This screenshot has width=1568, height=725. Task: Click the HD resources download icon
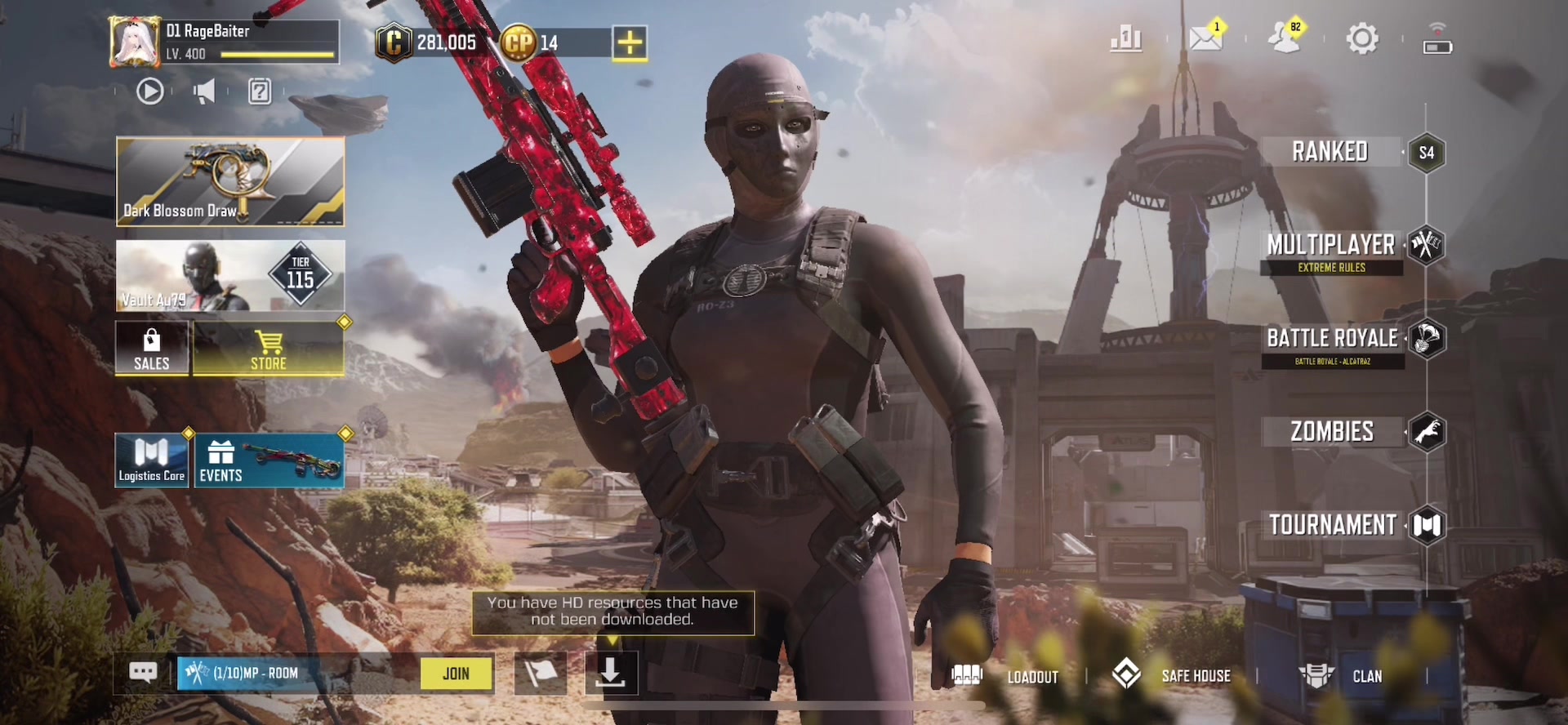click(x=611, y=674)
